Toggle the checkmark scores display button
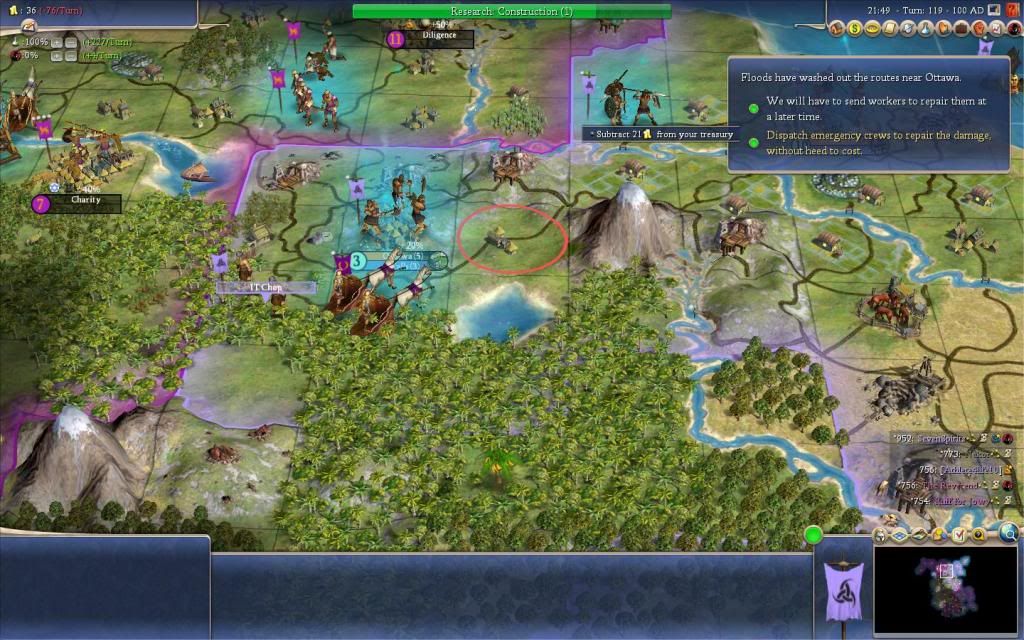Viewport: 1024px width, 640px height. [x=961, y=535]
